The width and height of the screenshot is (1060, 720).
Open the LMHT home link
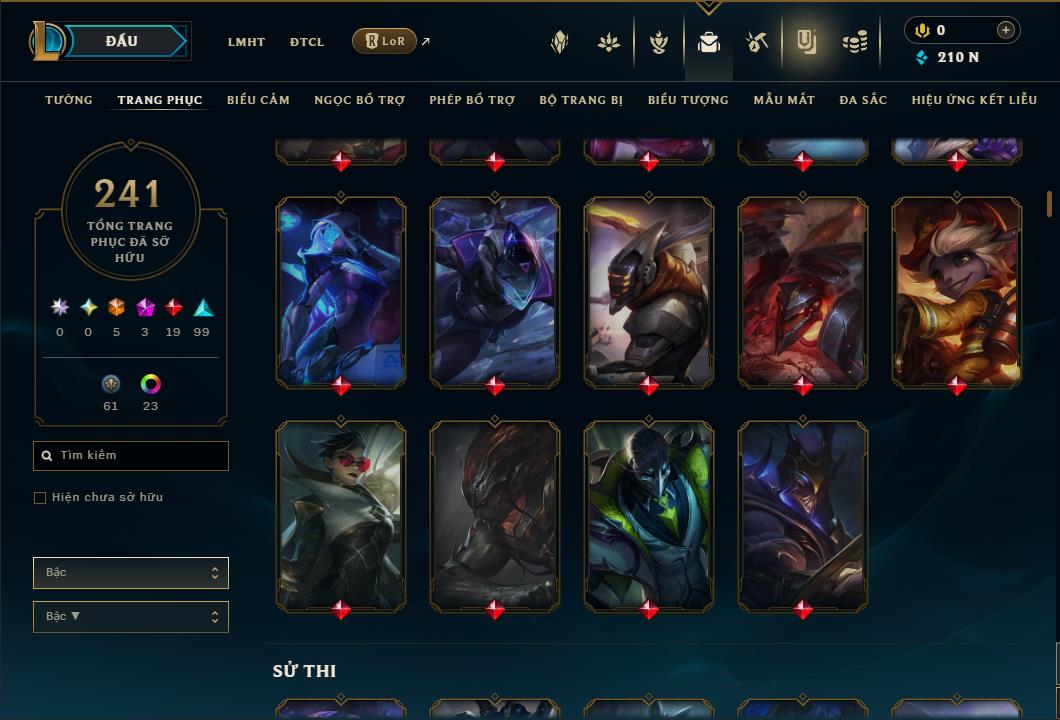246,42
